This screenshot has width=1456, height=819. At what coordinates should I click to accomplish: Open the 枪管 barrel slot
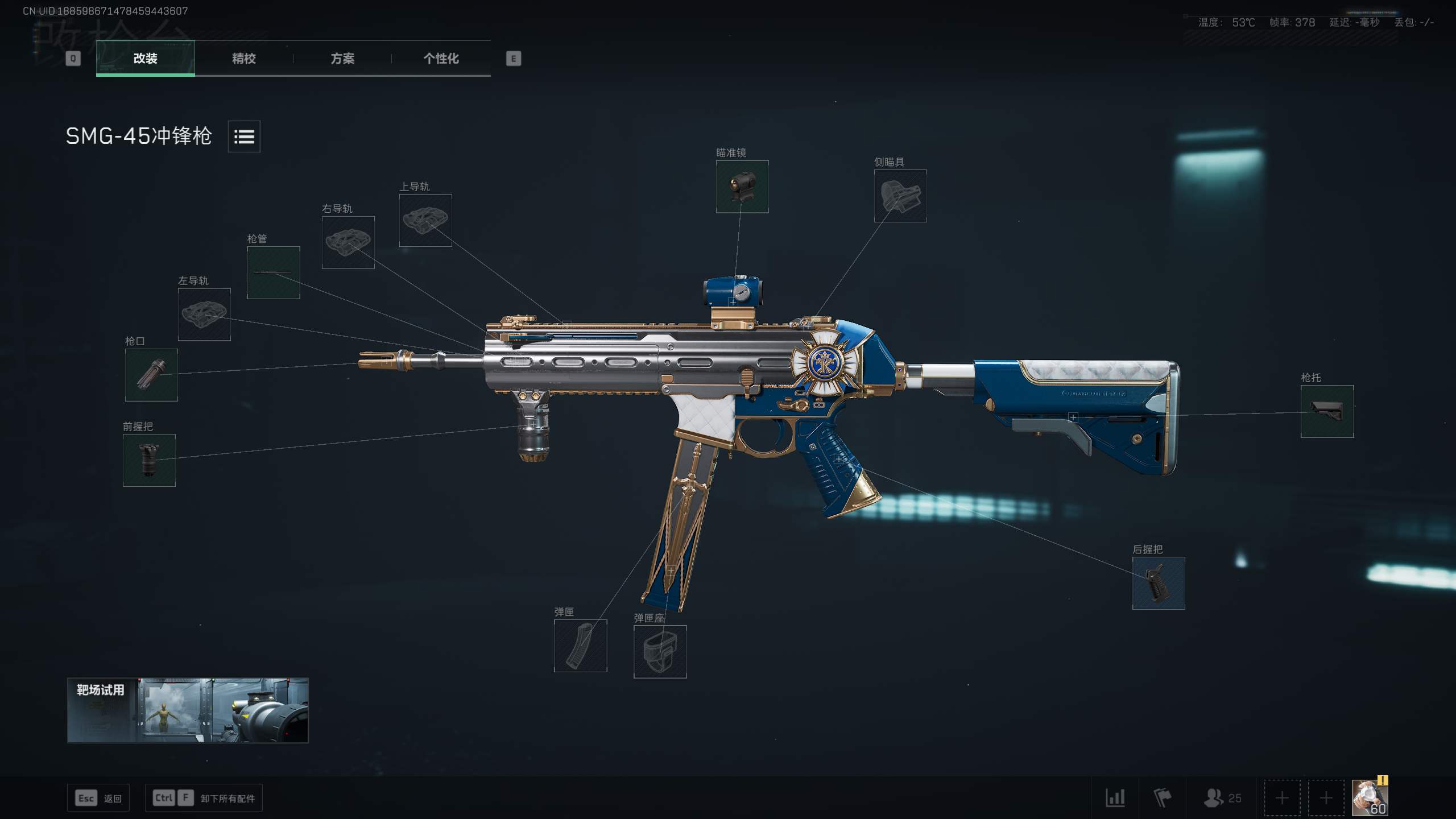click(x=273, y=272)
